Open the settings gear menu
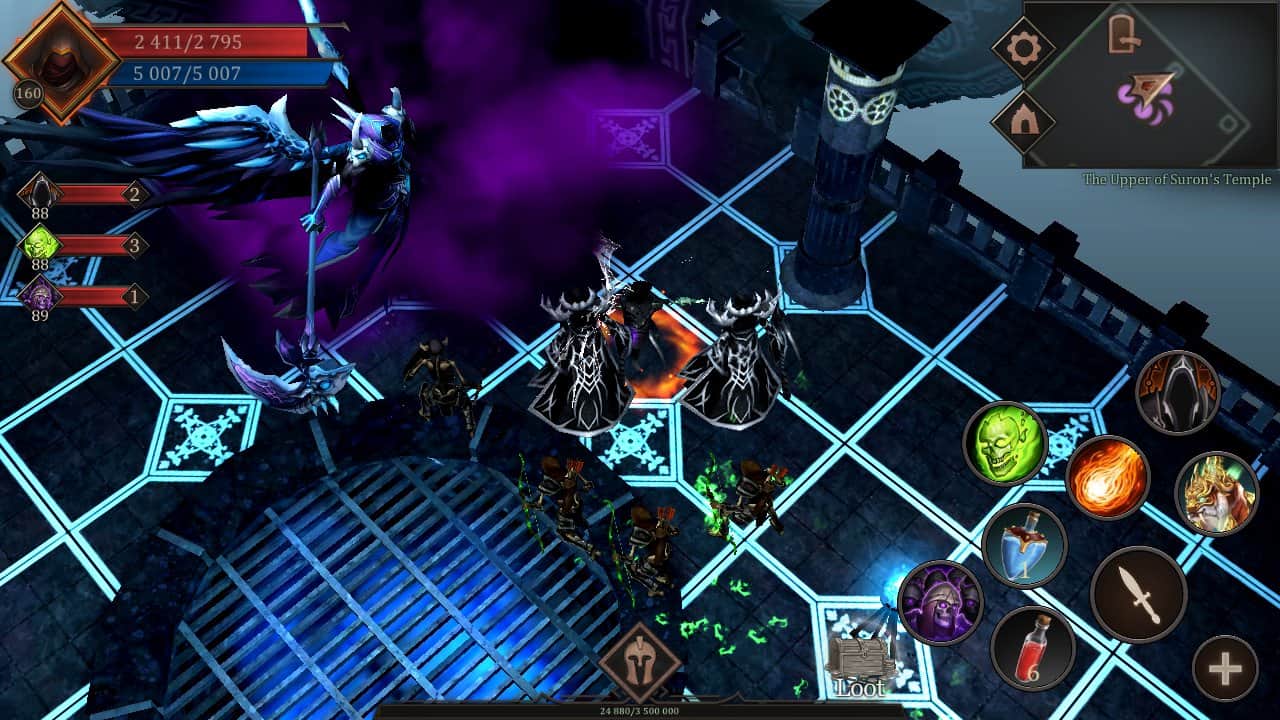The width and height of the screenshot is (1280, 720). coord(1024,48)
